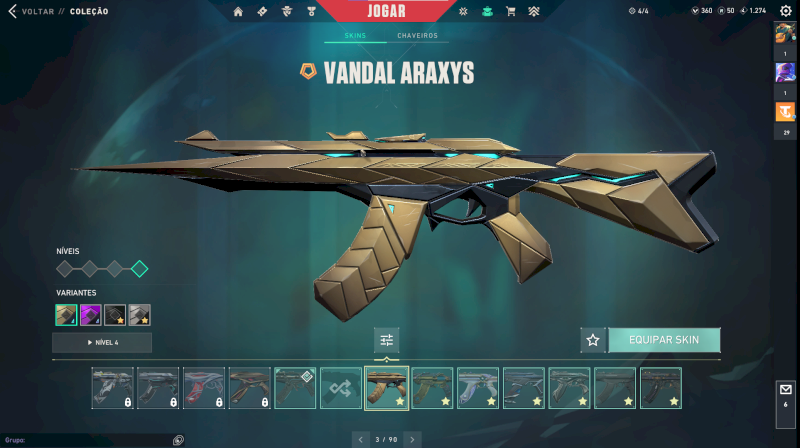
Task: Play the NÍVEL 4 preview
Action: click(102, 342)
